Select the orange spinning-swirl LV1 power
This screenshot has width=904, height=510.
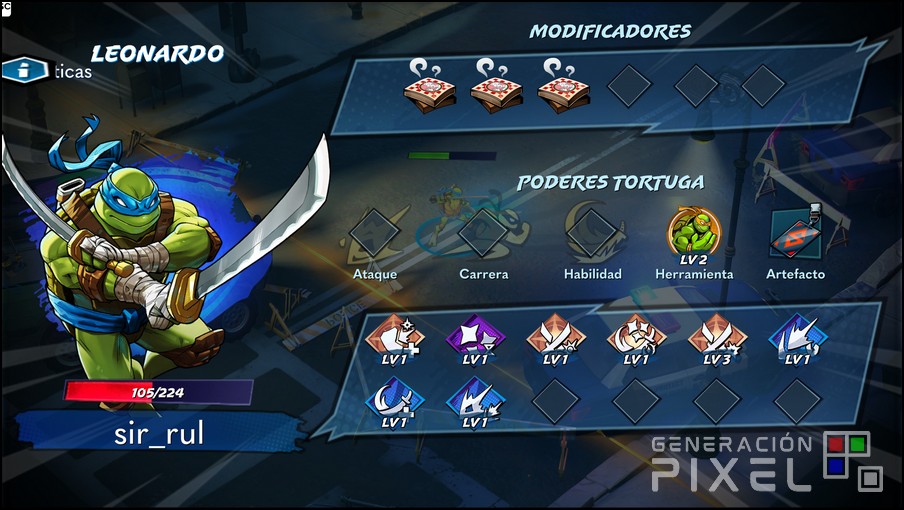click(x=636, y=337)
